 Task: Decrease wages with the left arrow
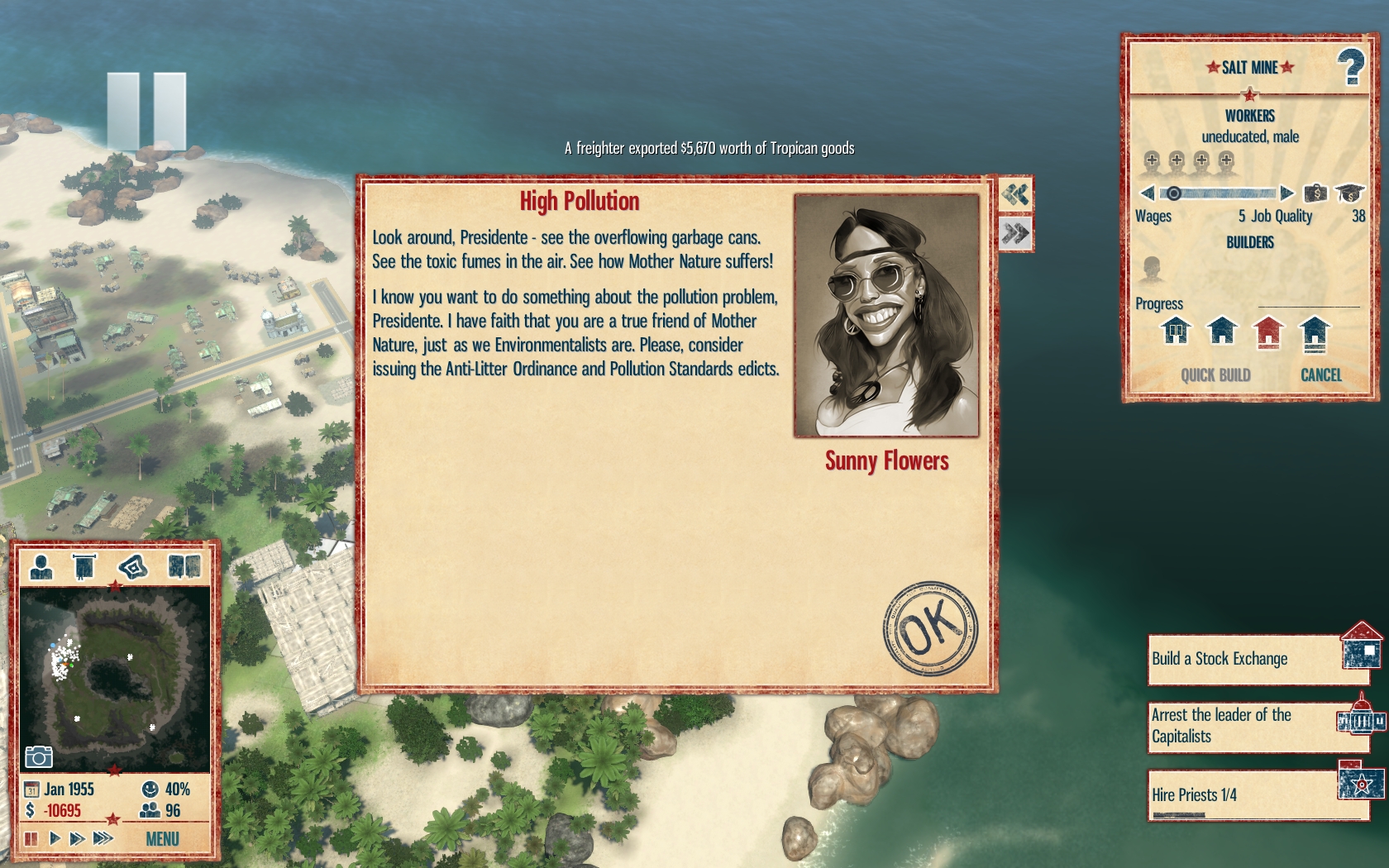pos(1147,193)
